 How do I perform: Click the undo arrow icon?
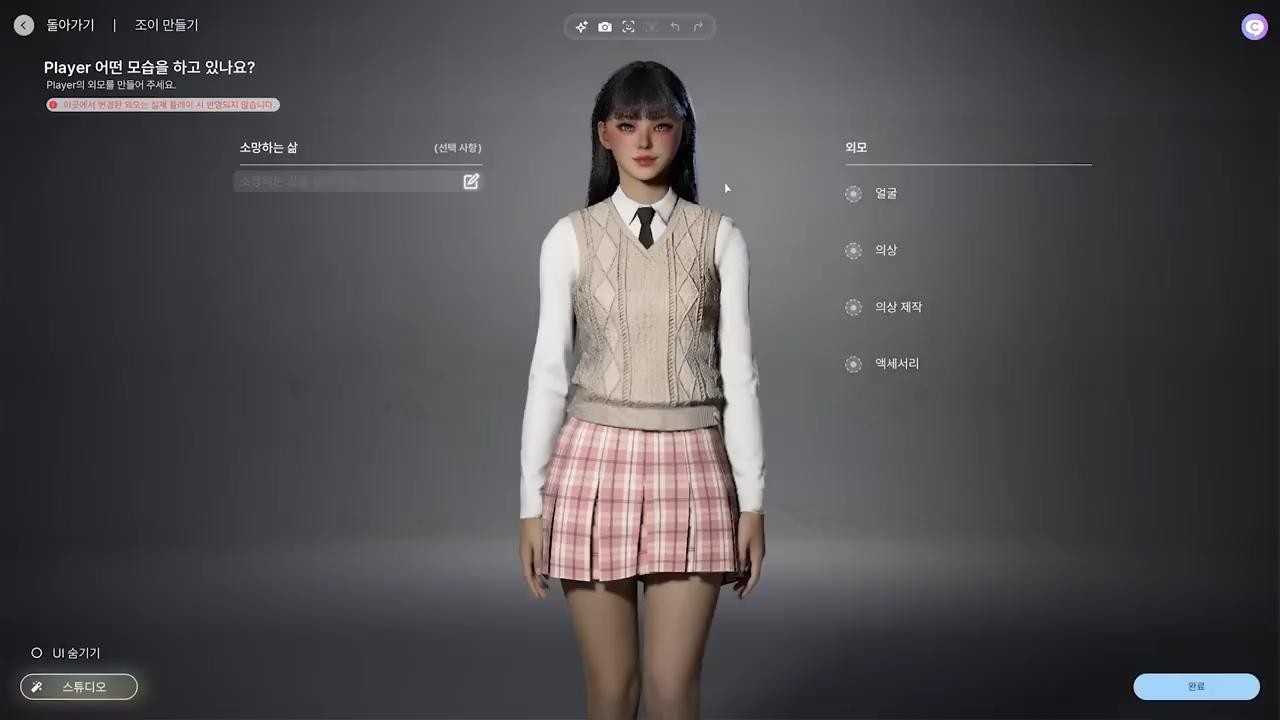tap(675, 27)
